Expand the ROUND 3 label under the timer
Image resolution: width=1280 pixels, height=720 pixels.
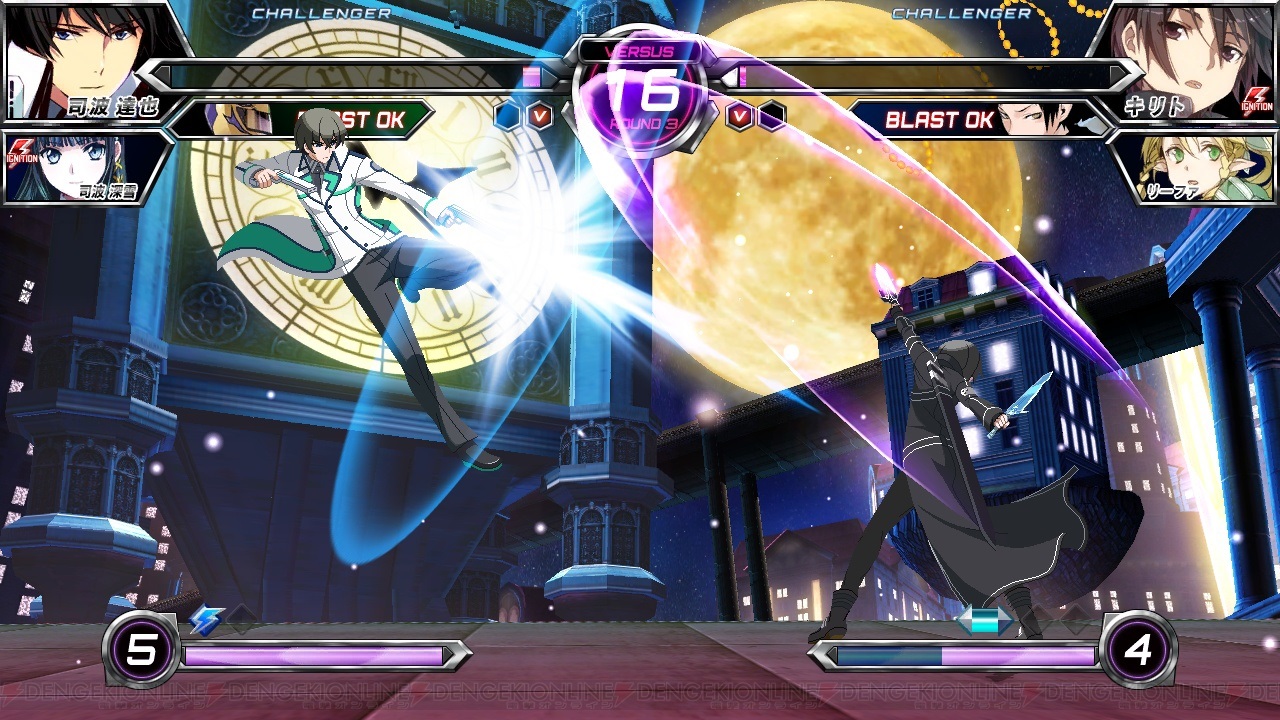click(x=645, y=121)
